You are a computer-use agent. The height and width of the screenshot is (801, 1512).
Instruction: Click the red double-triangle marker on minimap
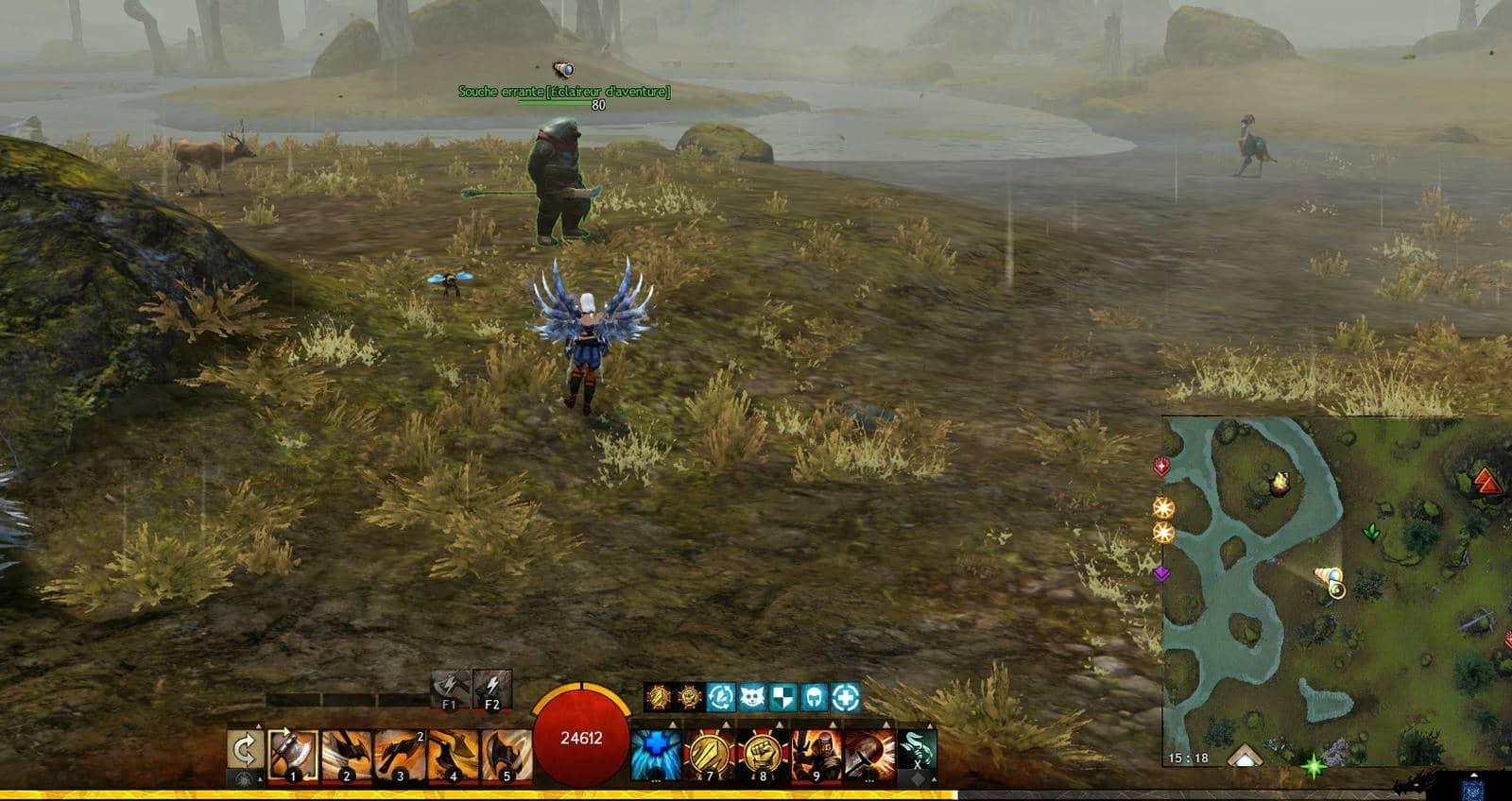pos(1488,481)
